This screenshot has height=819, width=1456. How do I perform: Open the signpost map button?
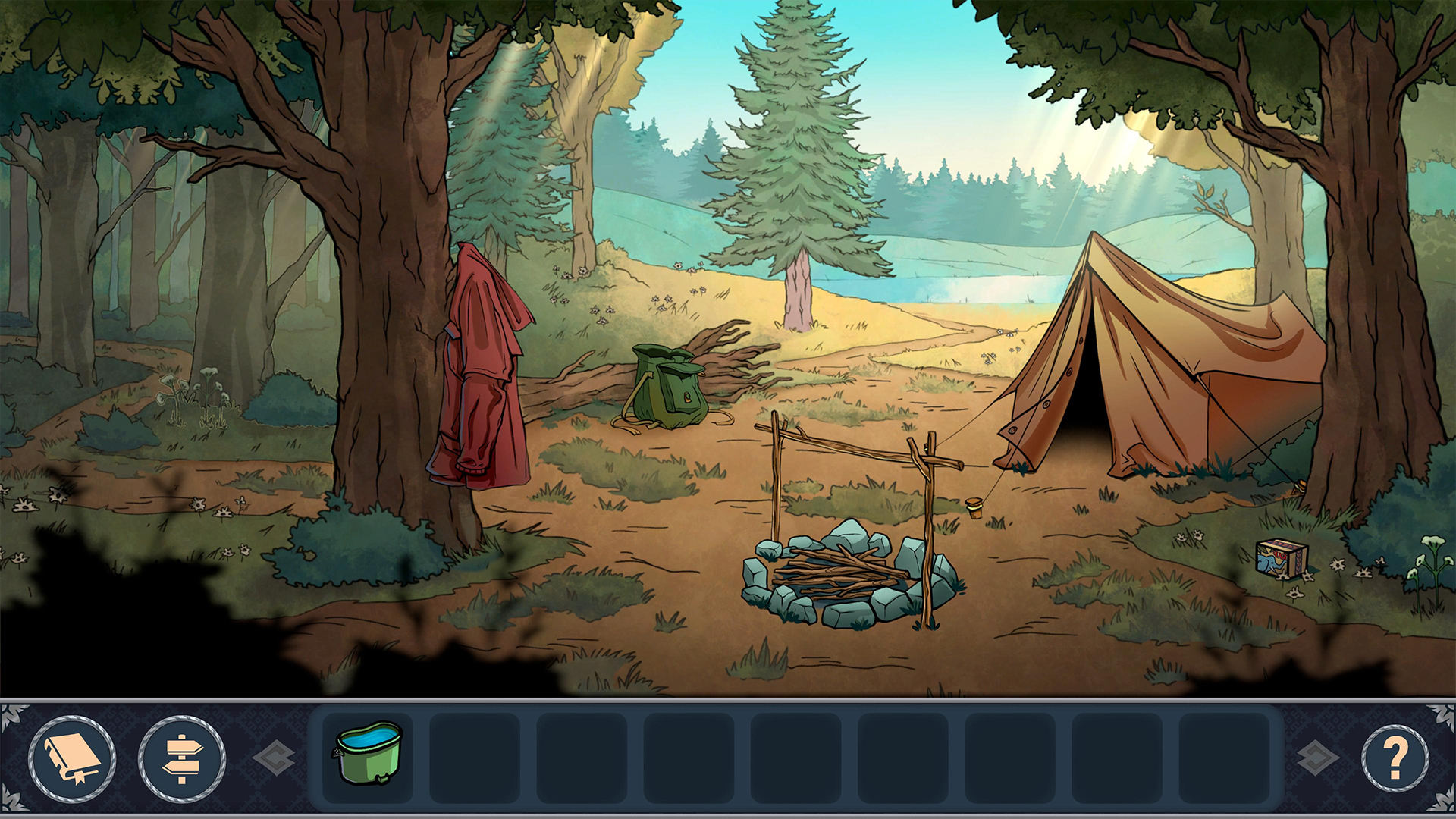pyautogui.click(x=182, y=758)
